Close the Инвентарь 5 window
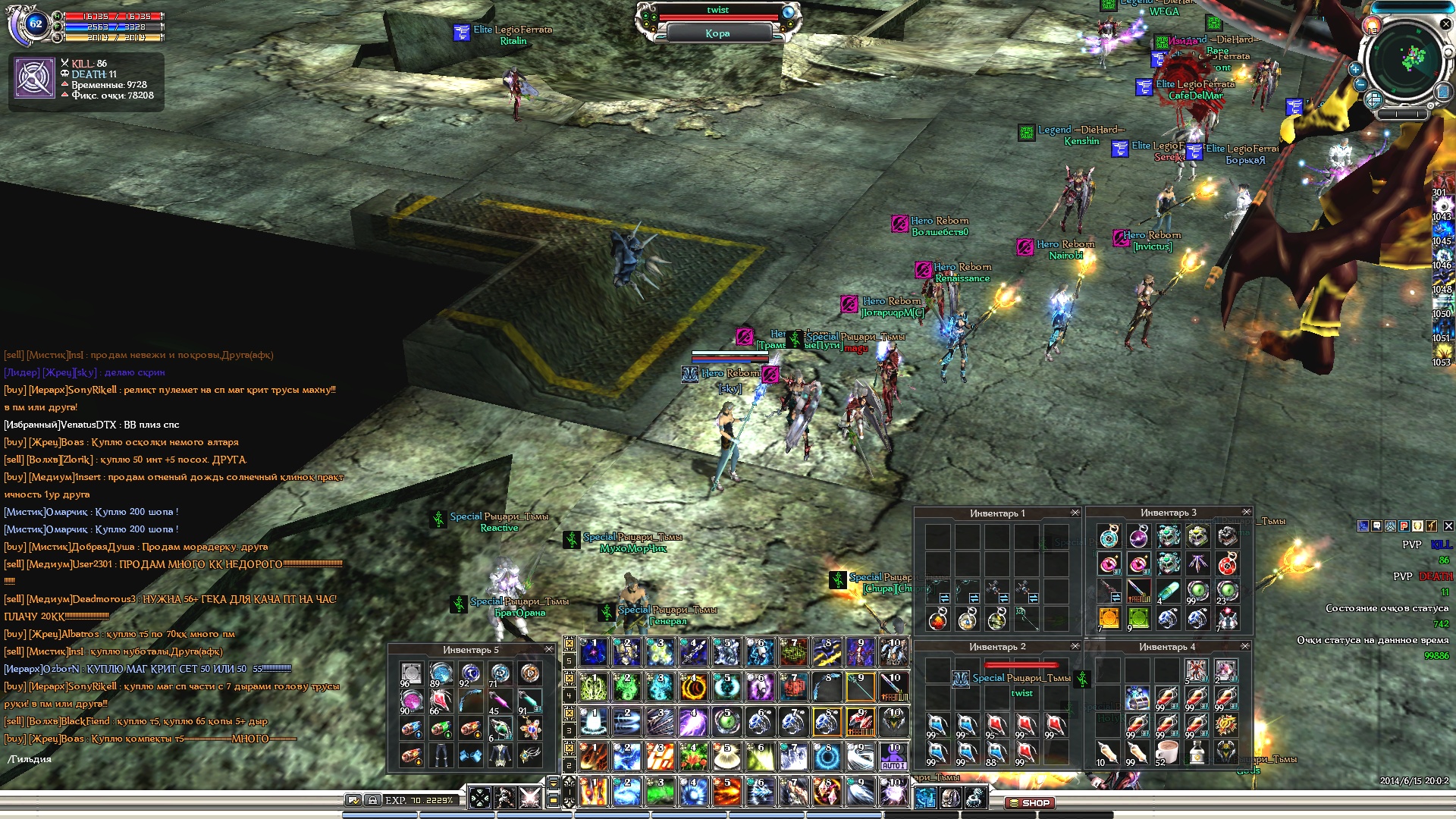Viewport: 1456px width, 819px height. click(549, 650)
